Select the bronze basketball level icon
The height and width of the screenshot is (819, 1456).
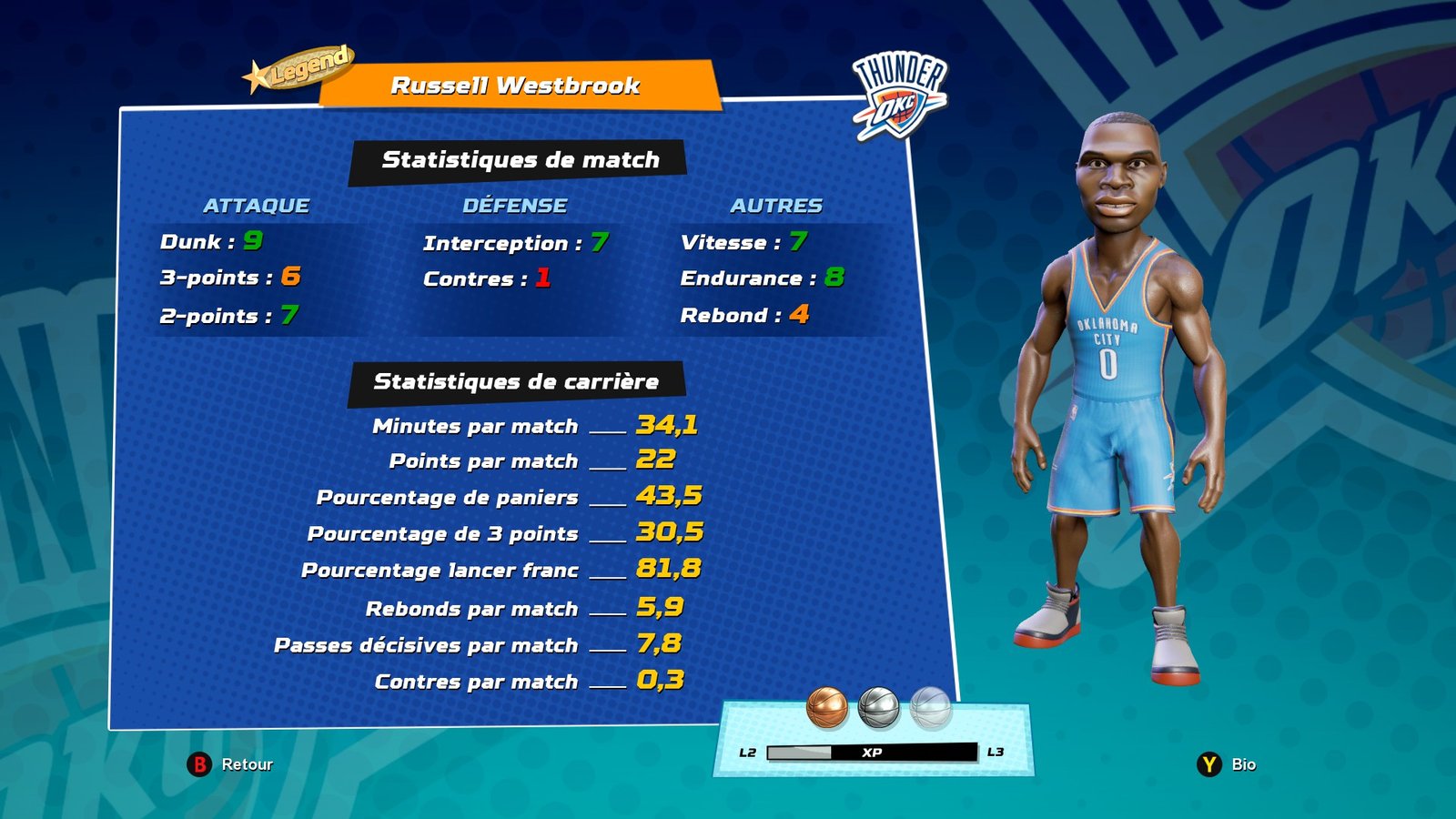[x=826, y=708]
